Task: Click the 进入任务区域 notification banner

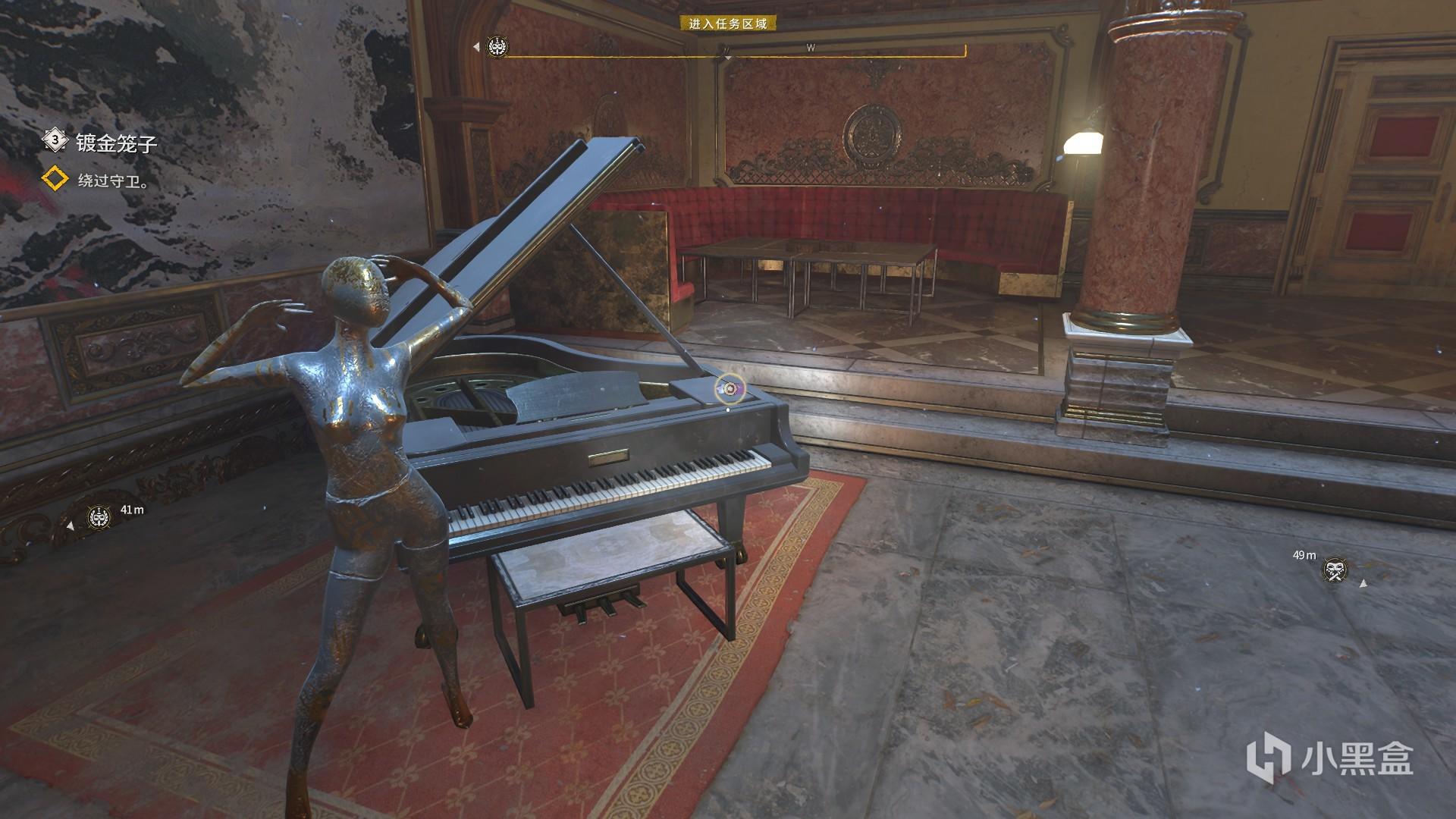Action: (x=727, y=24)
